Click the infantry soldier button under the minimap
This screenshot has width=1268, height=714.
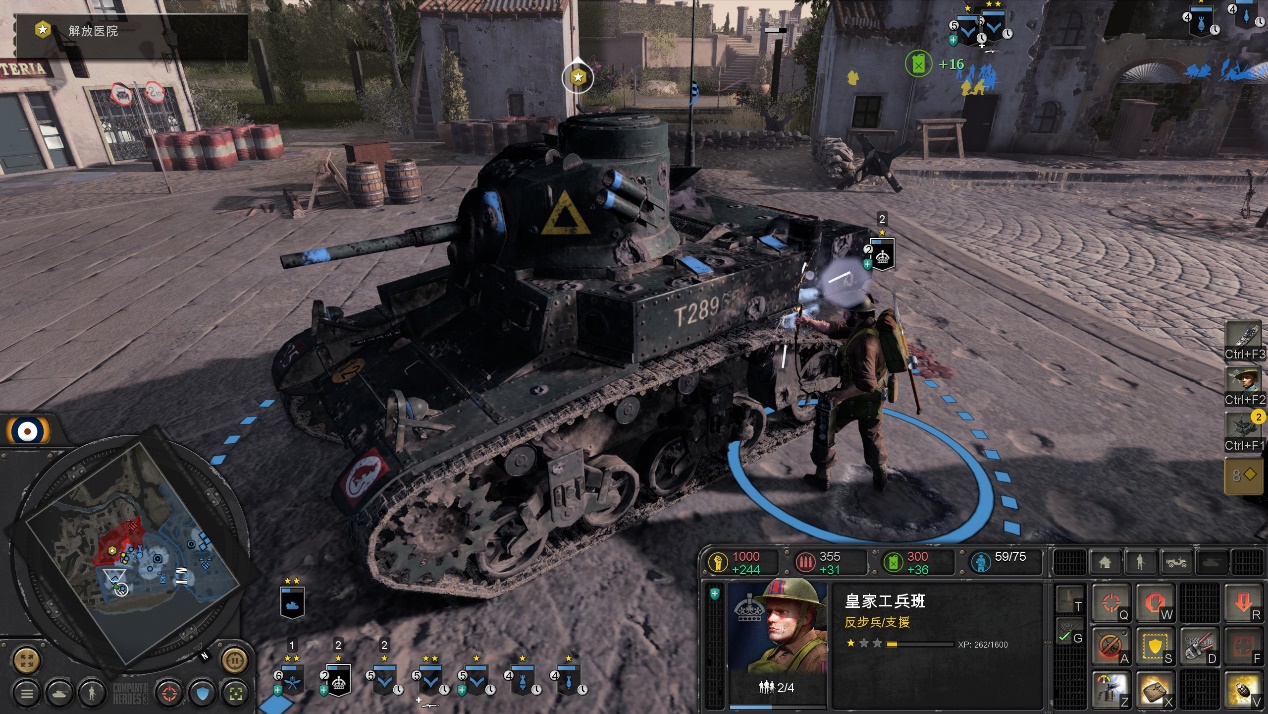(91, 692)
